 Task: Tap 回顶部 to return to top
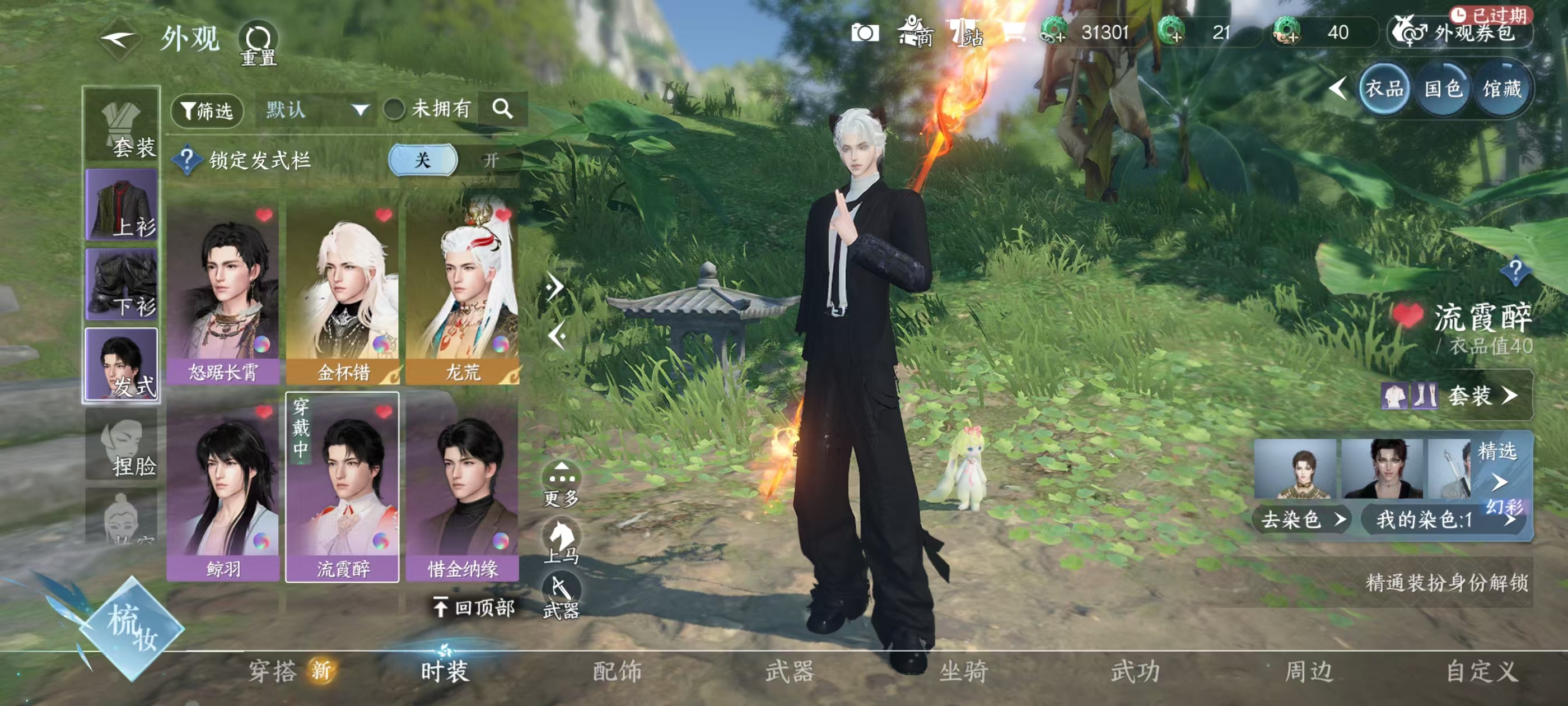pyautogui.click(x=475, y=607)
